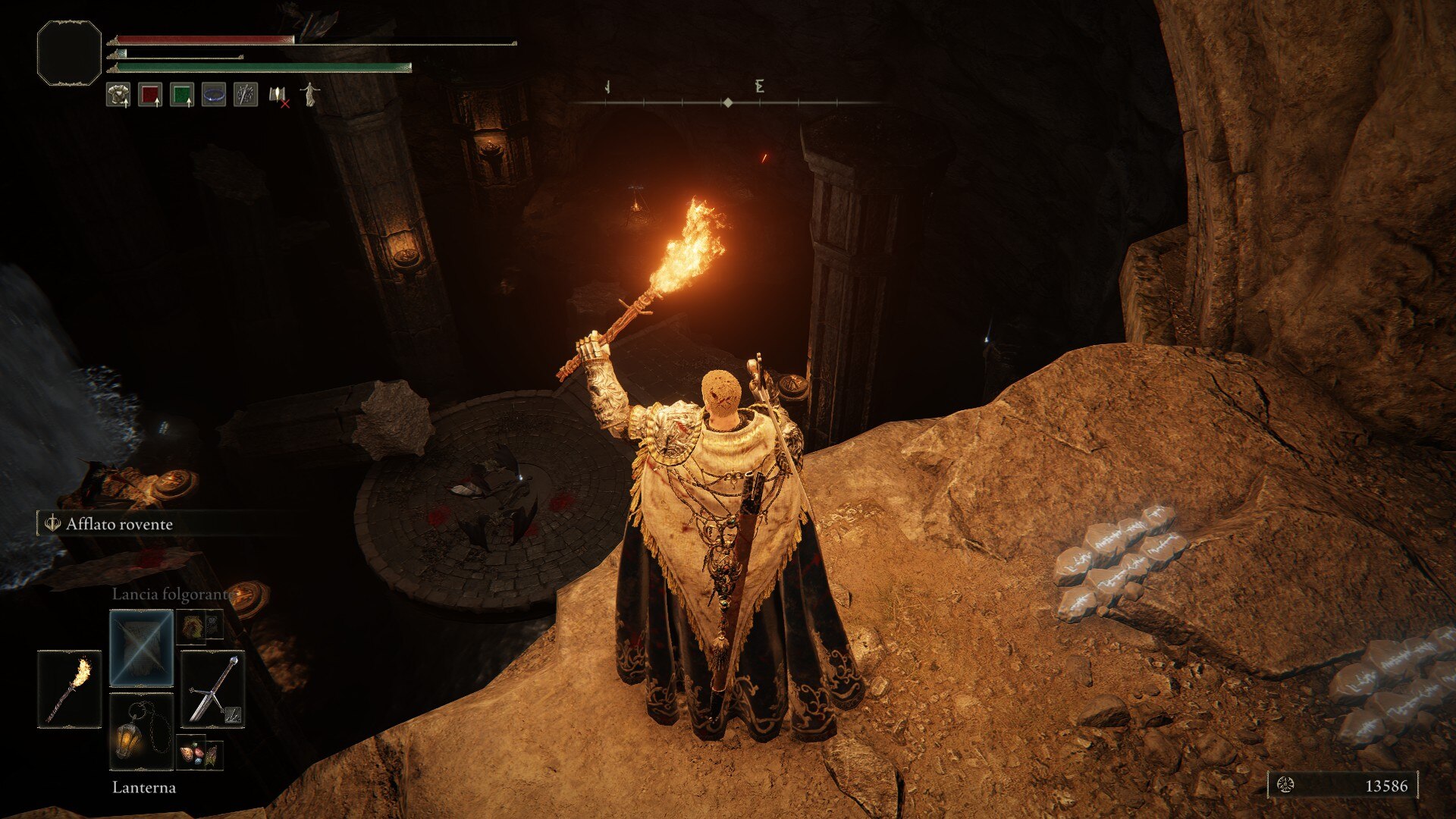
Task: Click the sword-and-sparks status icon
Action: click(246, 95)
